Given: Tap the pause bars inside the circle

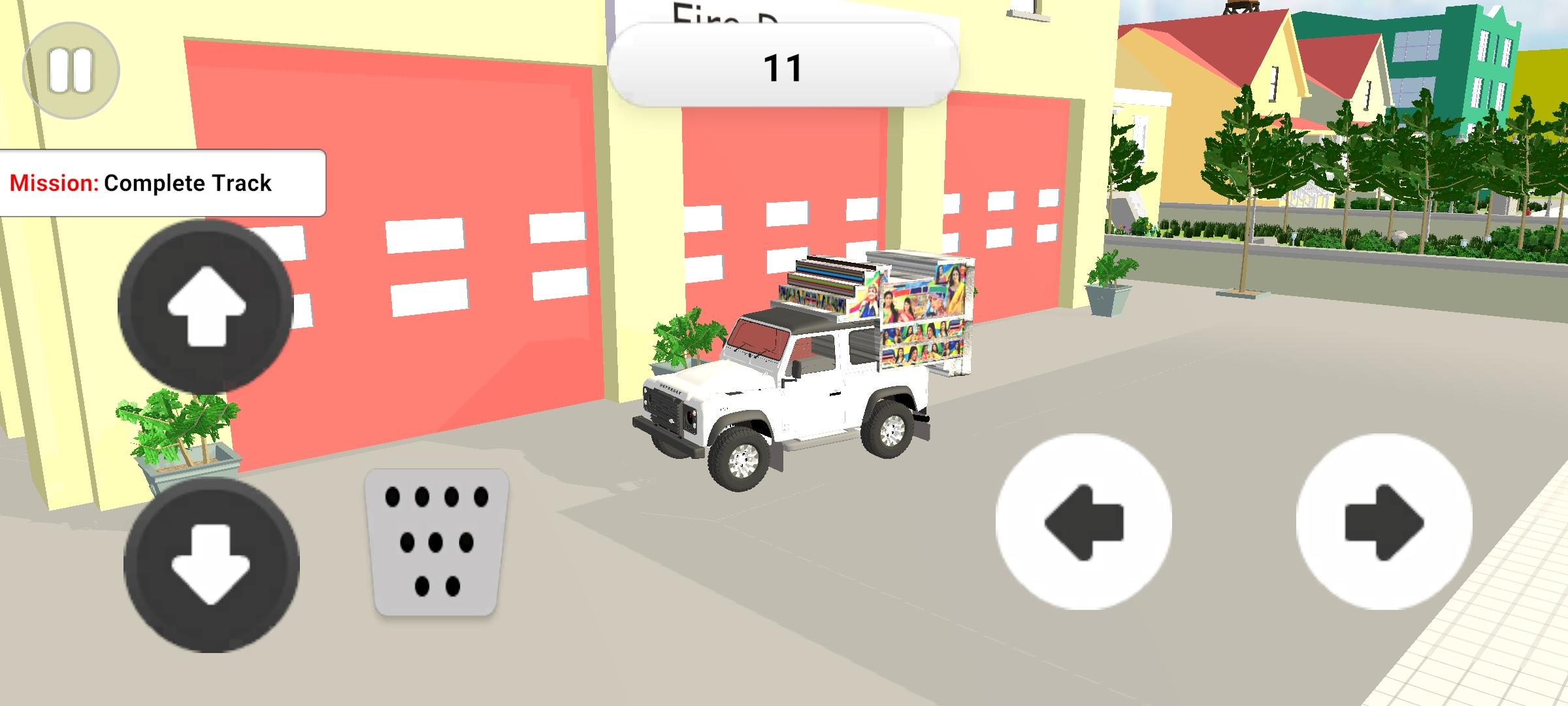Looking at the screenshot, I should [72, 70].
